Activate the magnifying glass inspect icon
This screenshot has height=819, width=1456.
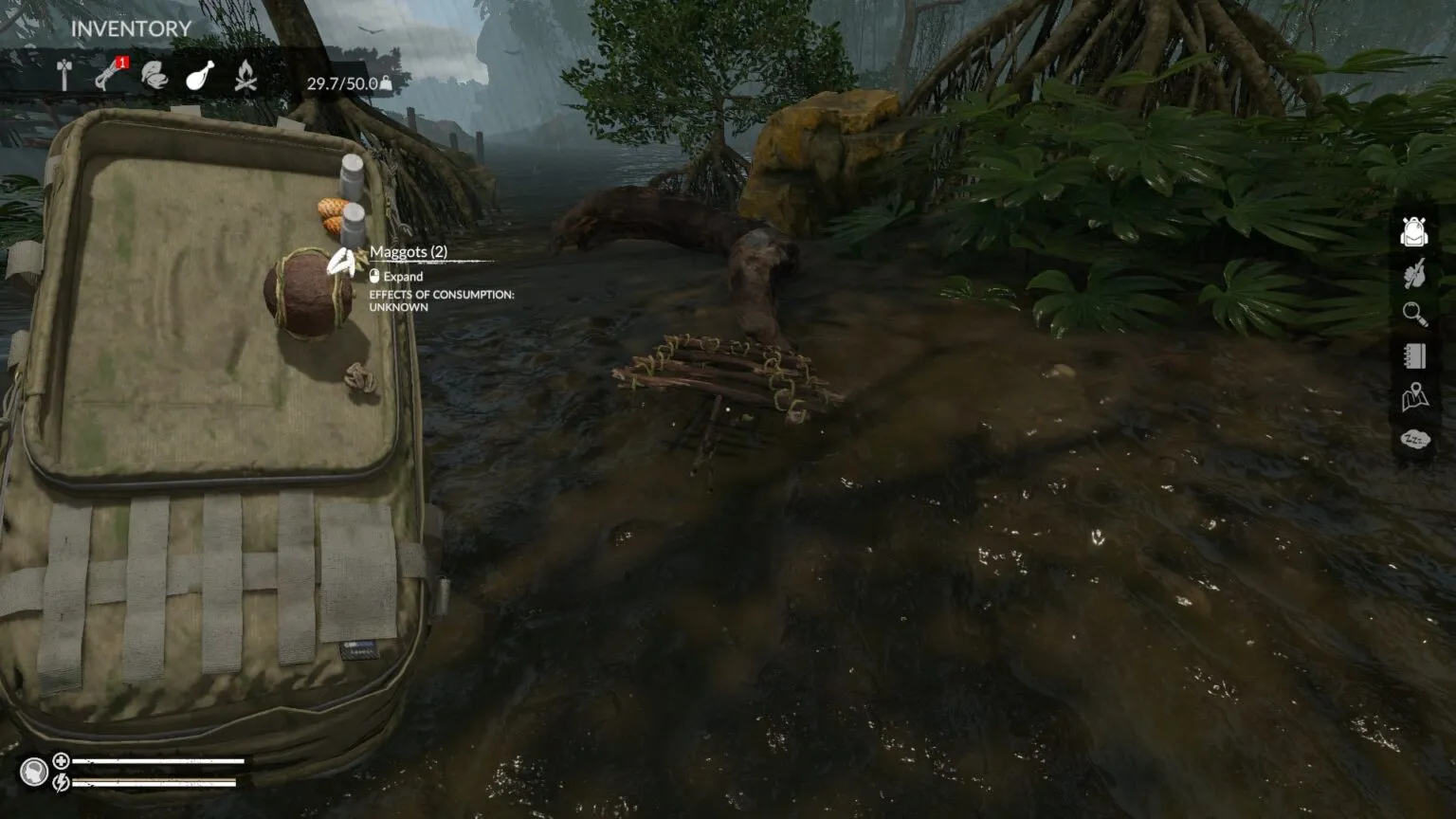pos(1414,314)
